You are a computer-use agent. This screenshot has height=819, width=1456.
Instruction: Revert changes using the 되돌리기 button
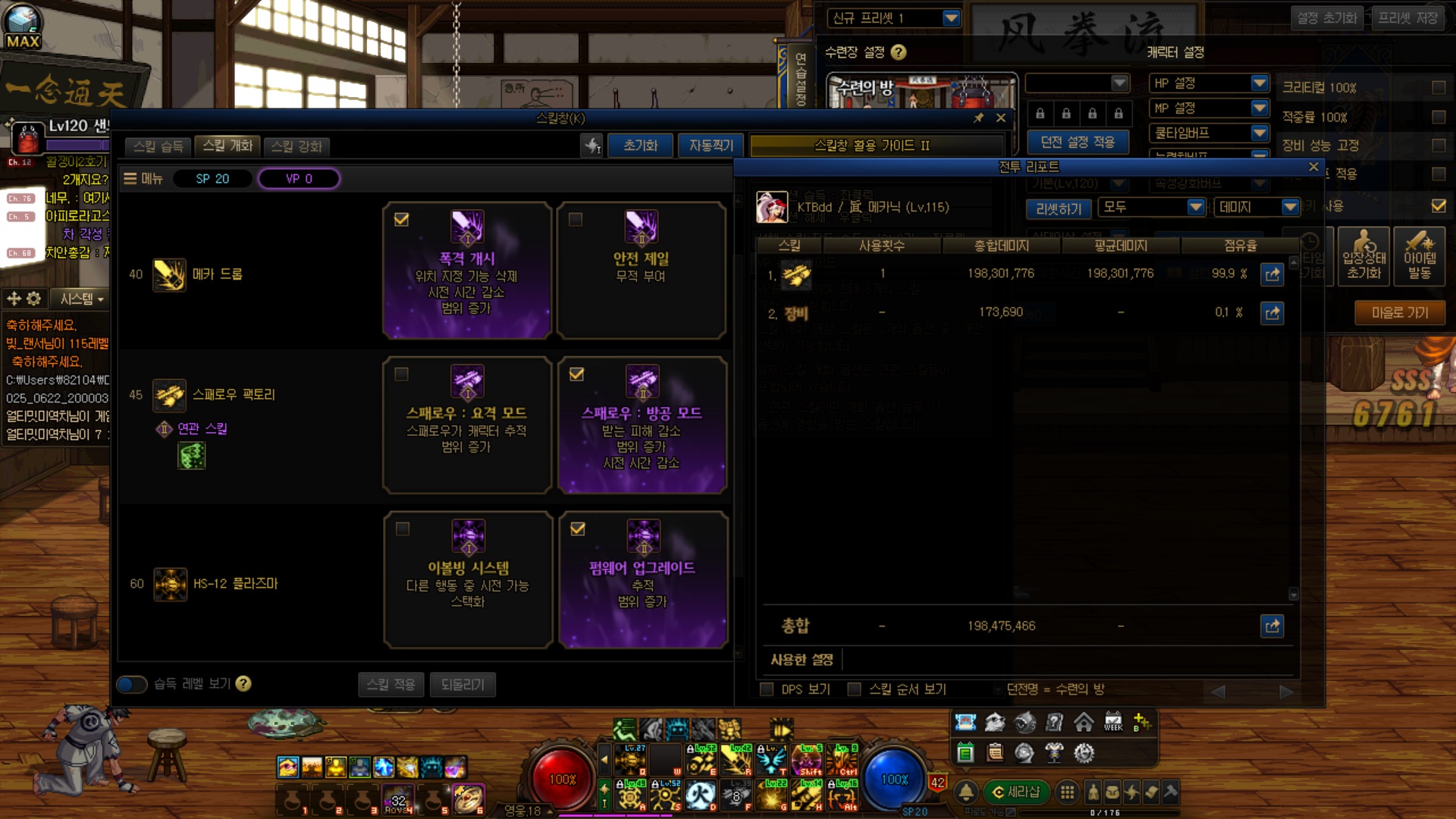tap(462, 684)
